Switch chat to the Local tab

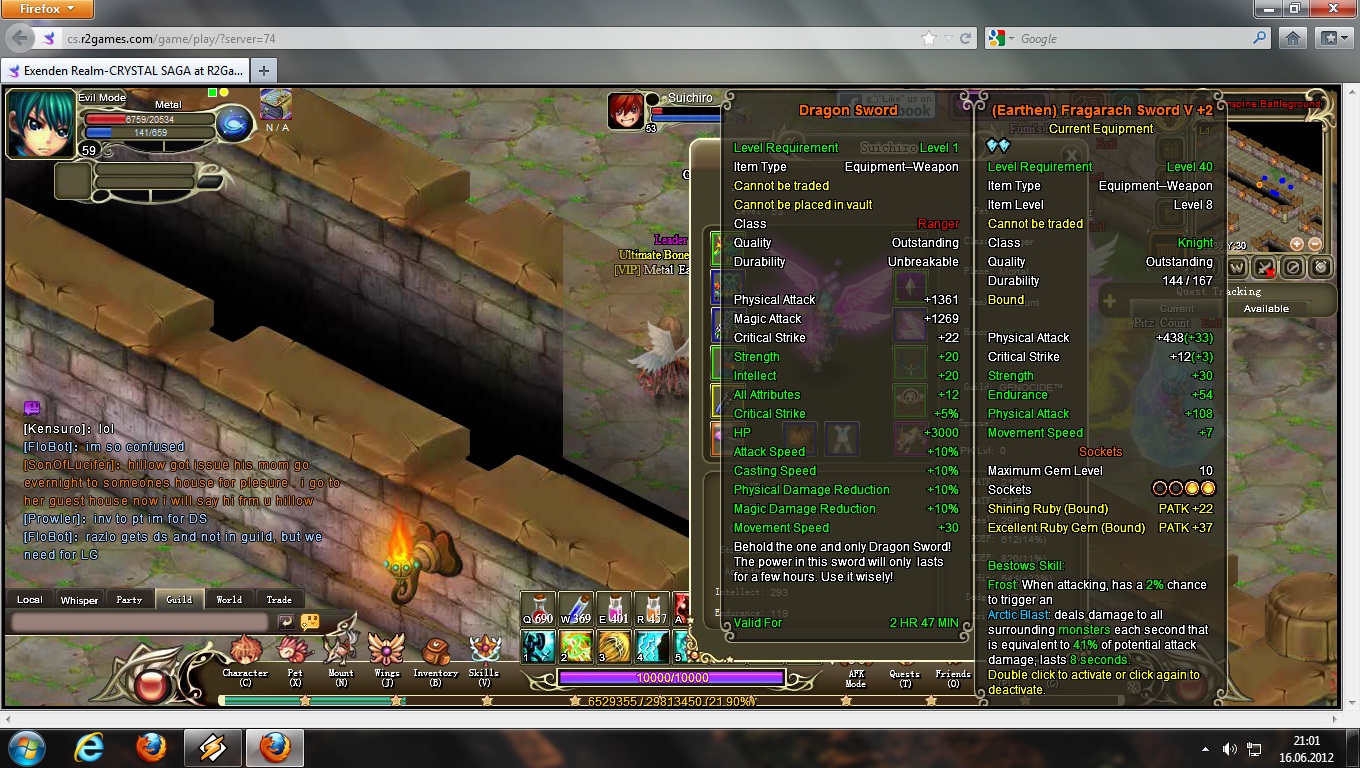[30, 600]
